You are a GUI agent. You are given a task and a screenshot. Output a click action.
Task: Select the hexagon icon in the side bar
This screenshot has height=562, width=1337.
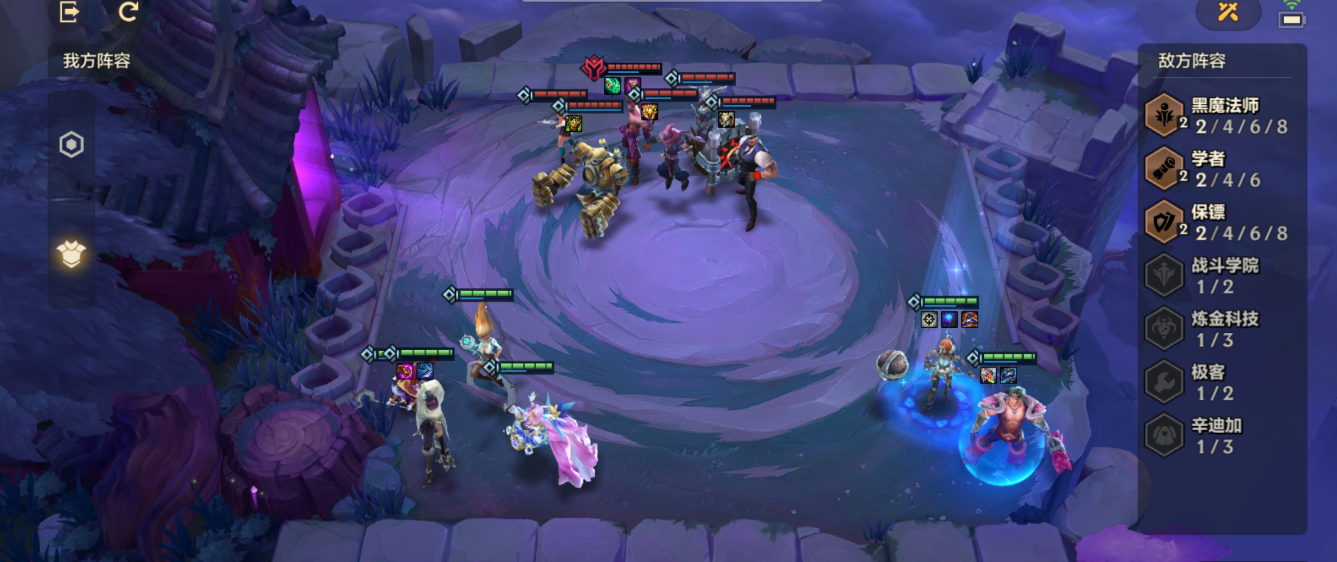click(71, 146)
